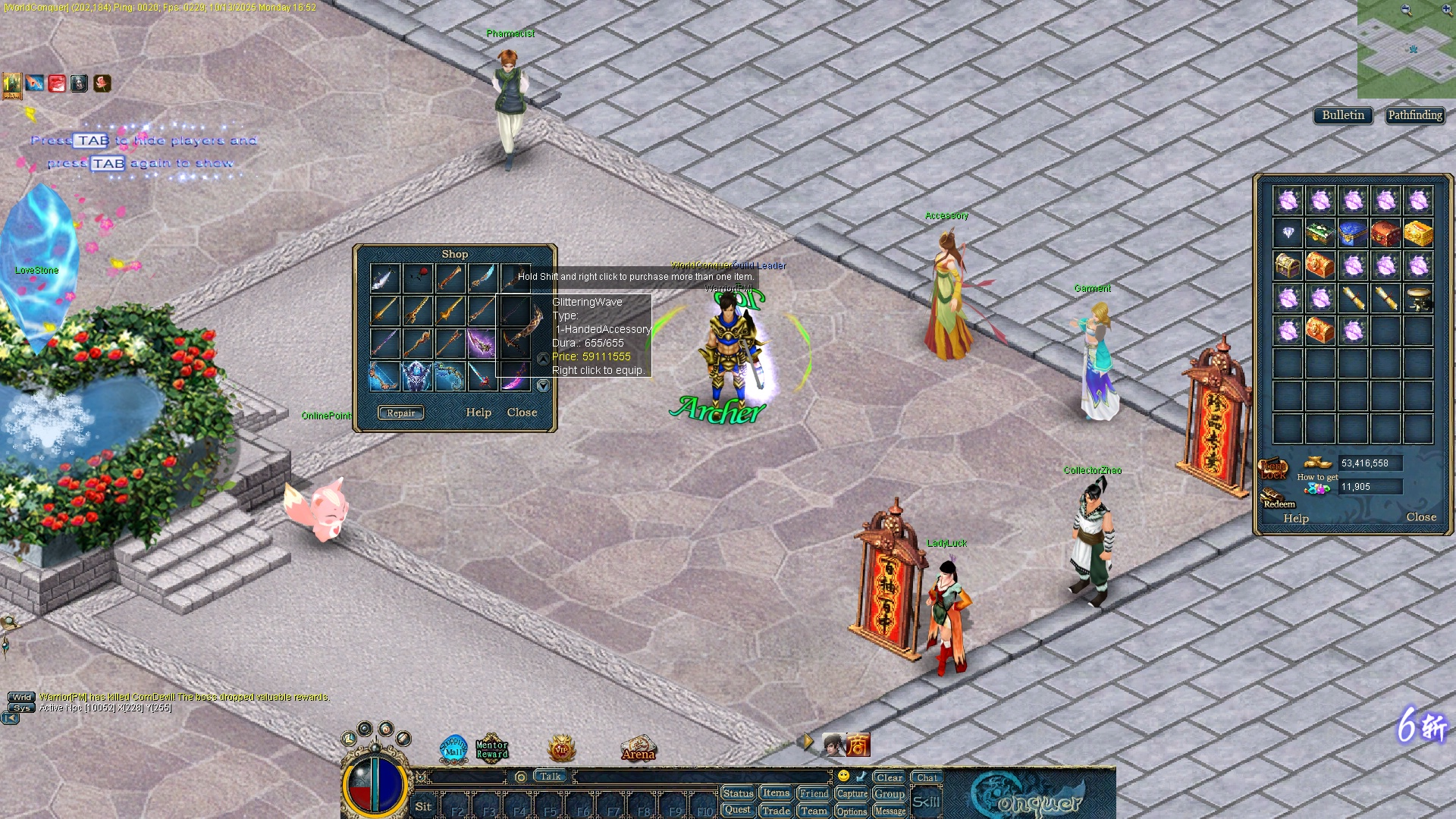Open Mentor Reward
Image resolution: width=1456 pixels, height=819 pixels.
click(x=491, y=749)
